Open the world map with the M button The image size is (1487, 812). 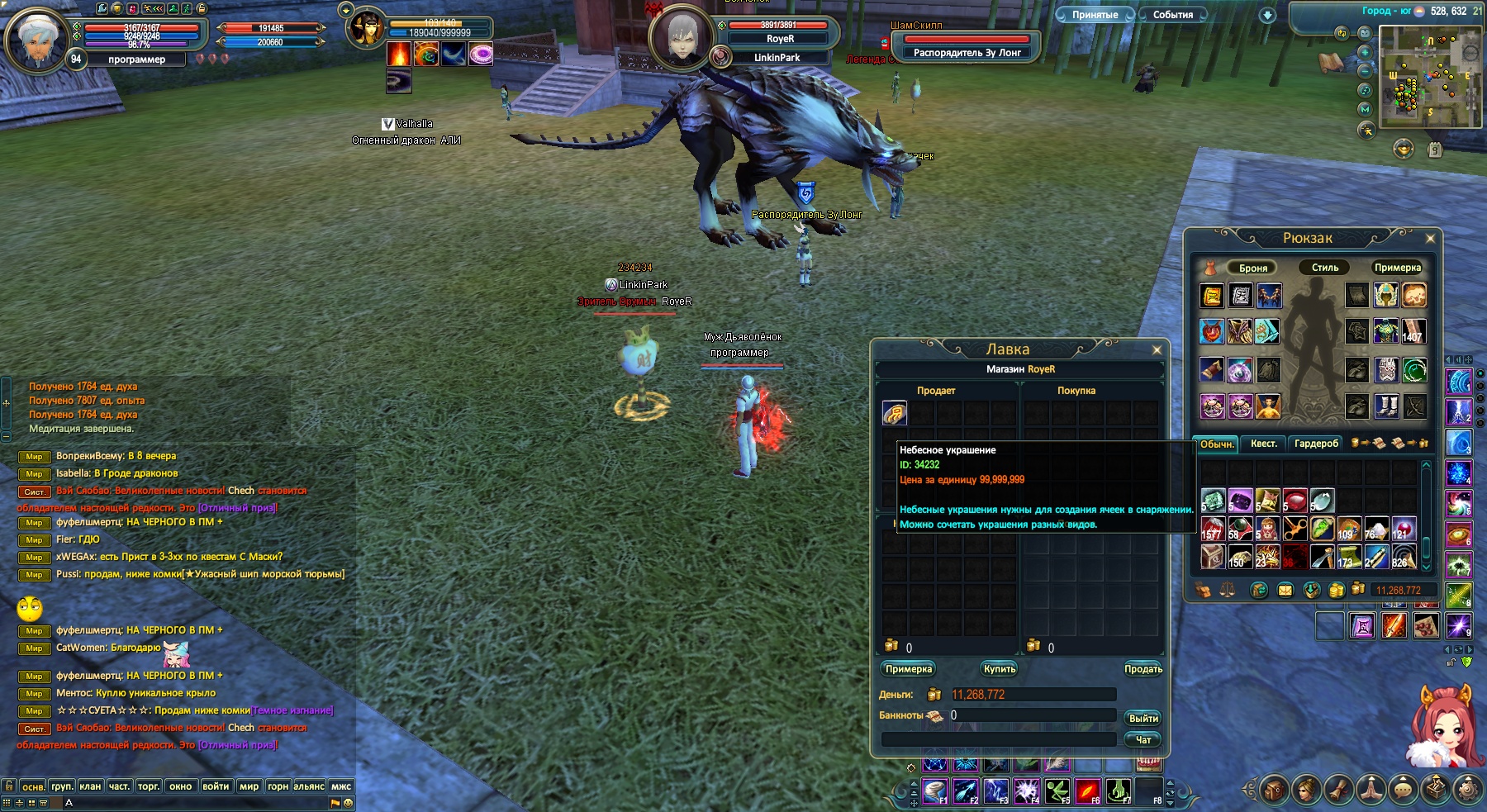(1365, 109)
